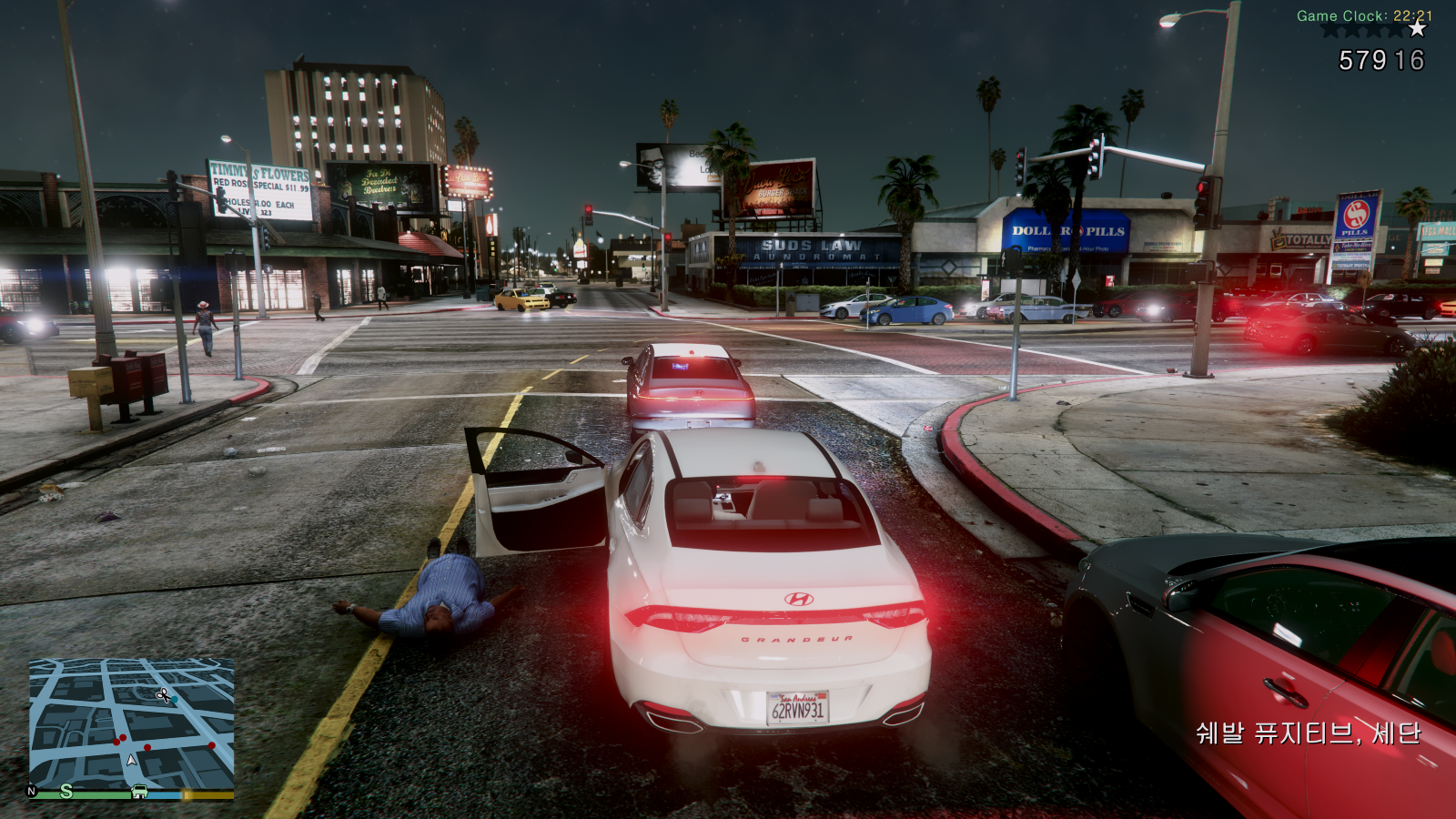The height and width of the screenshot is (819, 1456).
Task: Click the green car garage blip
Action: [139, 792]
